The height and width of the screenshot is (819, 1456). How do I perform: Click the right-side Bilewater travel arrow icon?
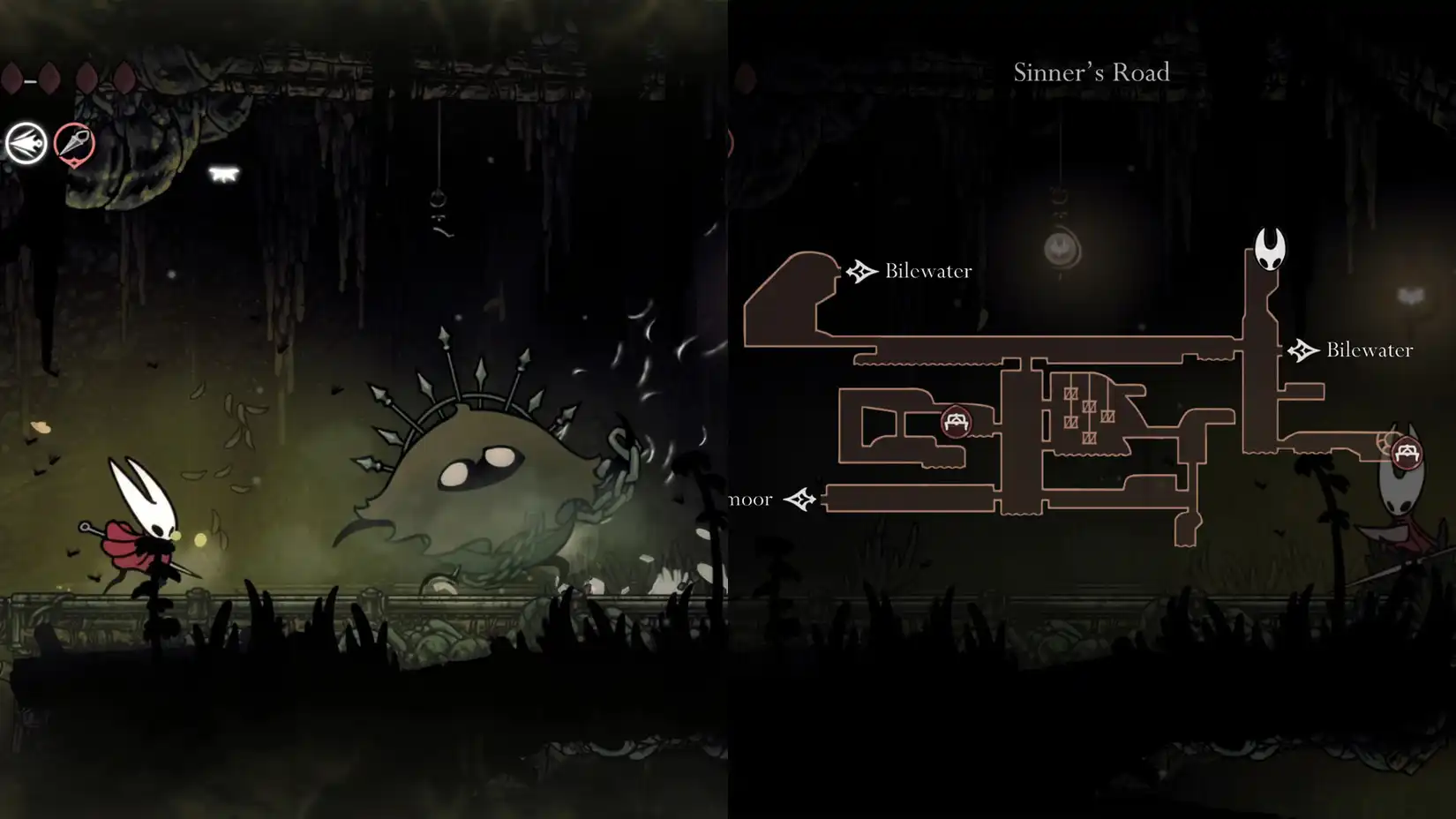1304,349
